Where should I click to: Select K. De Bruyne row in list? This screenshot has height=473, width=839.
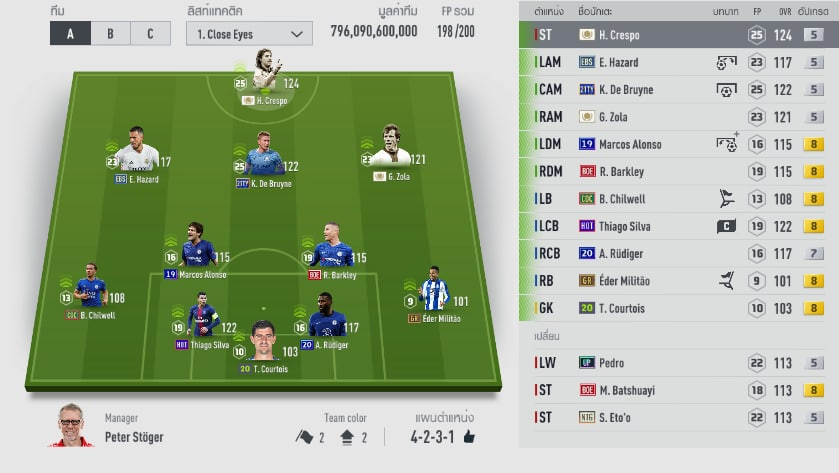[680, 89]
